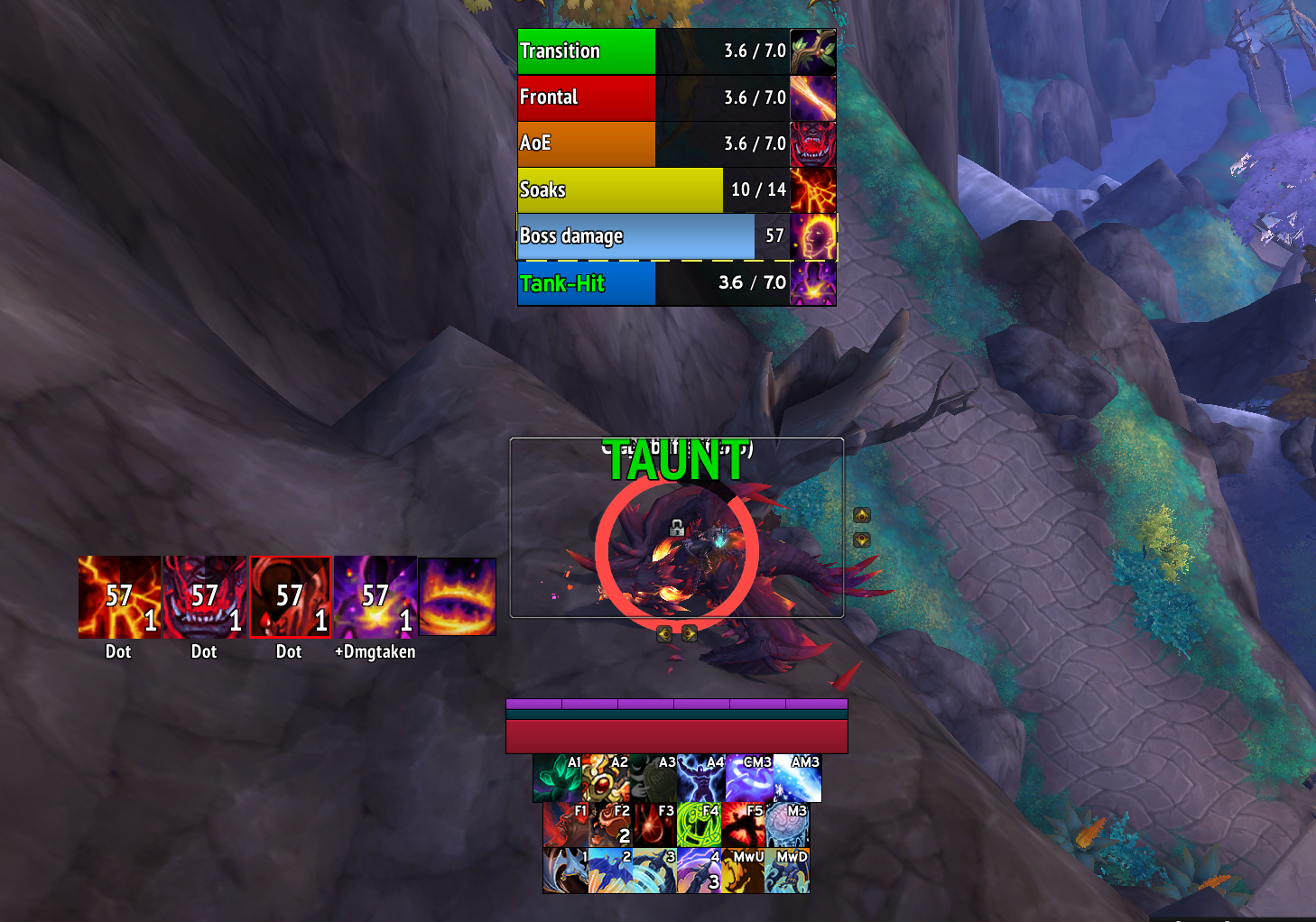
Task: Select the roaring face ability on F1
Action: coord(566,825)
